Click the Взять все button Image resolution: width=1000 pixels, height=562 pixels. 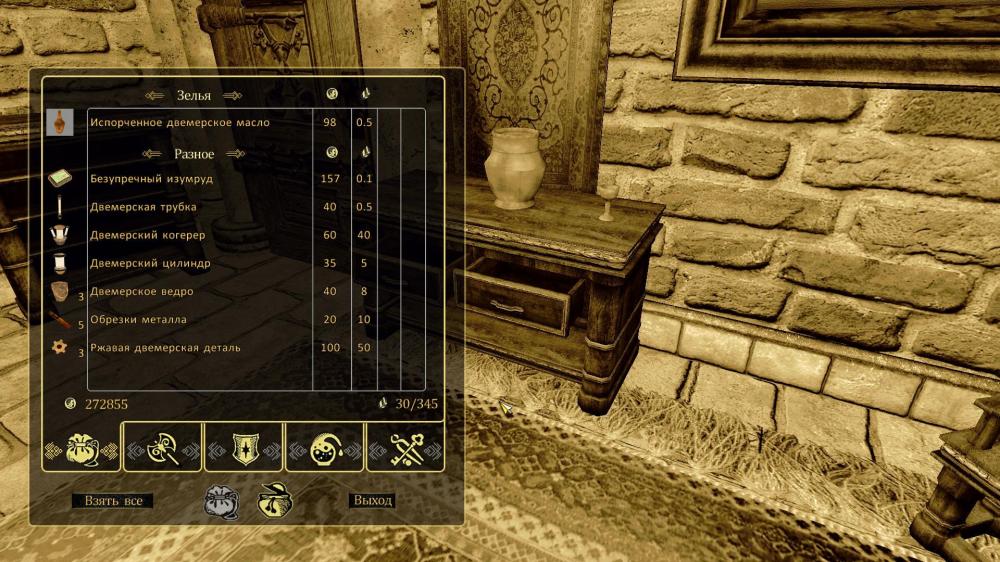tap(112, 500)
